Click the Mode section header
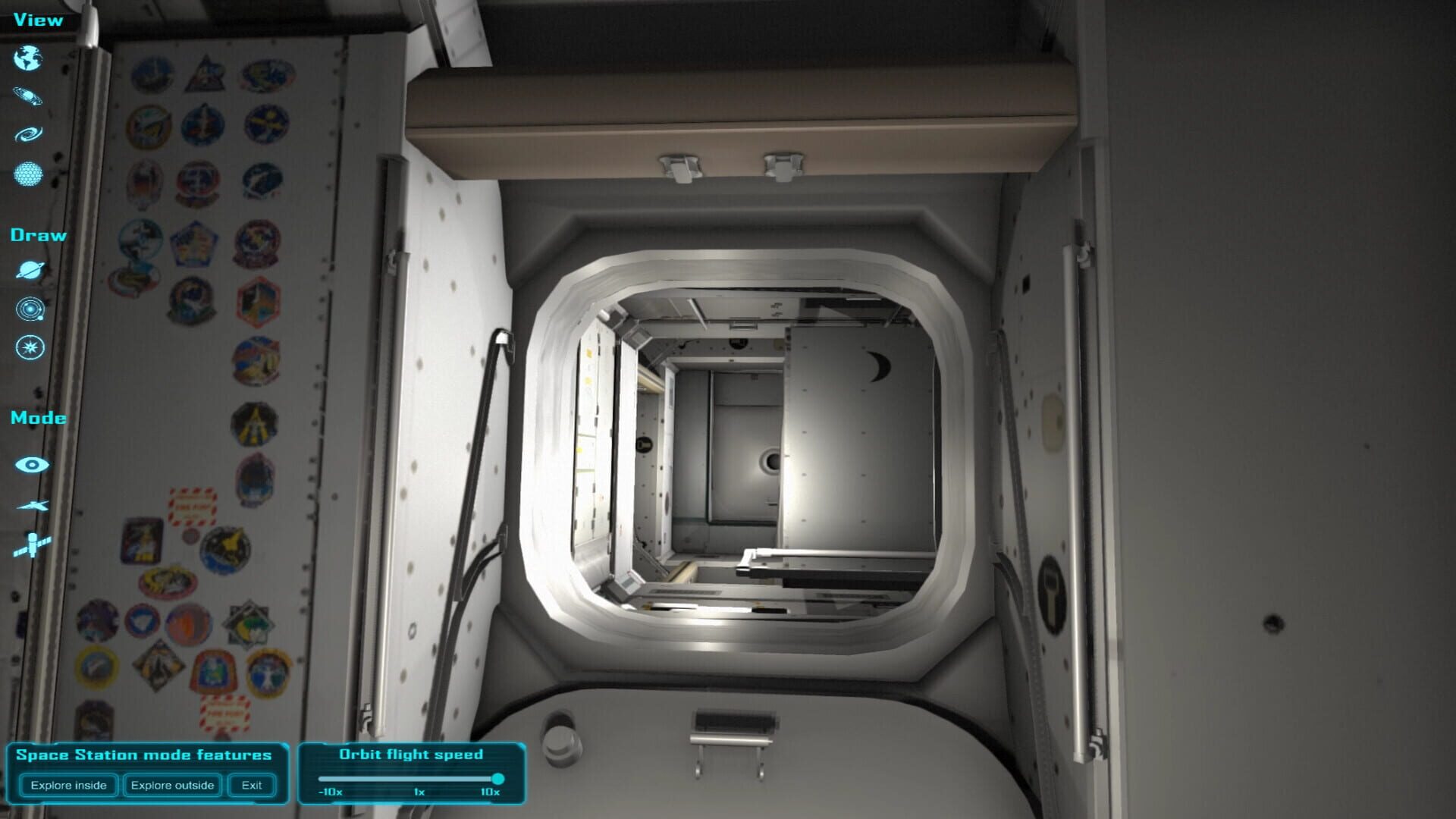This screenshot has height=819, width=1456. (x=38, y=417)
